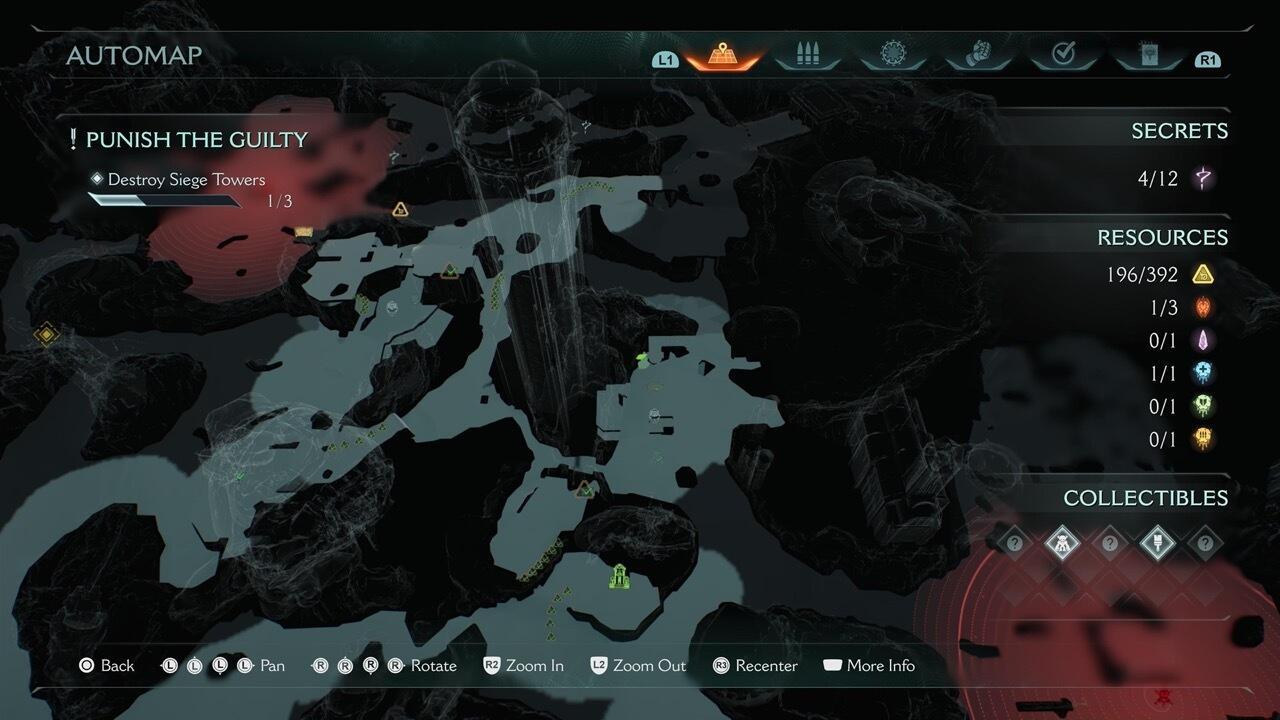Select the demon toy collectible icon
This screenshot has width=1280, height=720.
point(1061,543)
